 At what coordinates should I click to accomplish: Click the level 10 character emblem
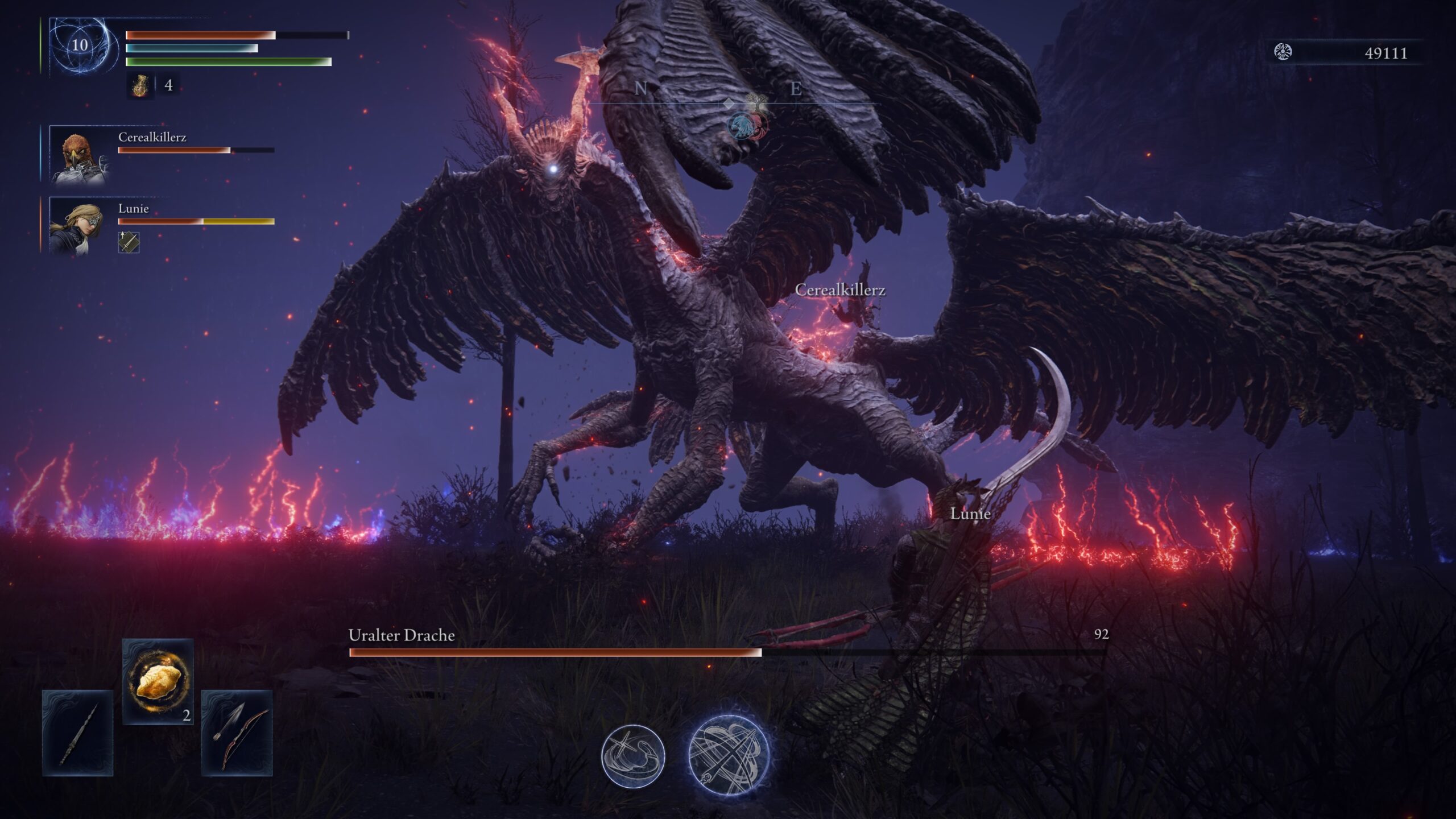tap(80, 45)
